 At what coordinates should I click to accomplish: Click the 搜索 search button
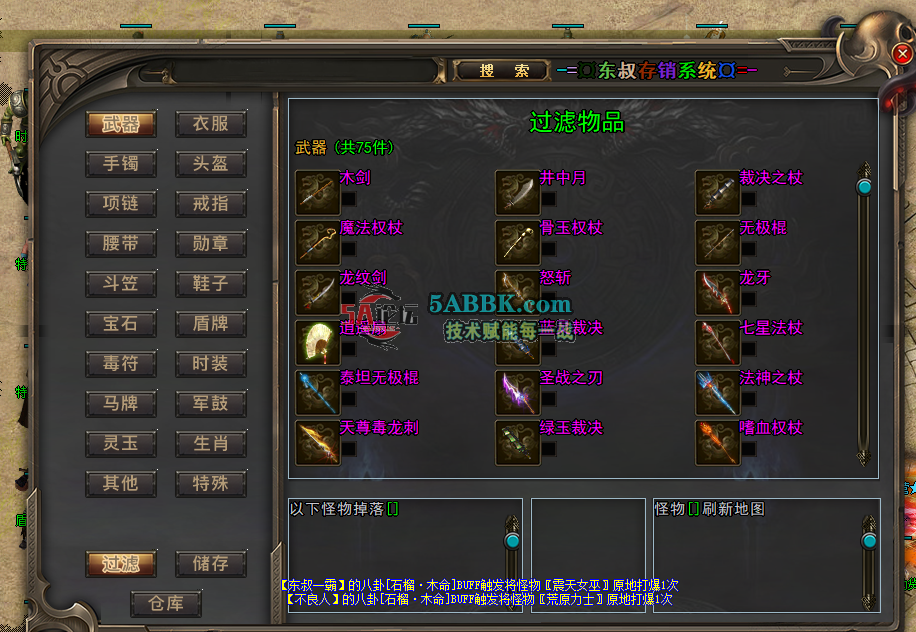[503, 71]
